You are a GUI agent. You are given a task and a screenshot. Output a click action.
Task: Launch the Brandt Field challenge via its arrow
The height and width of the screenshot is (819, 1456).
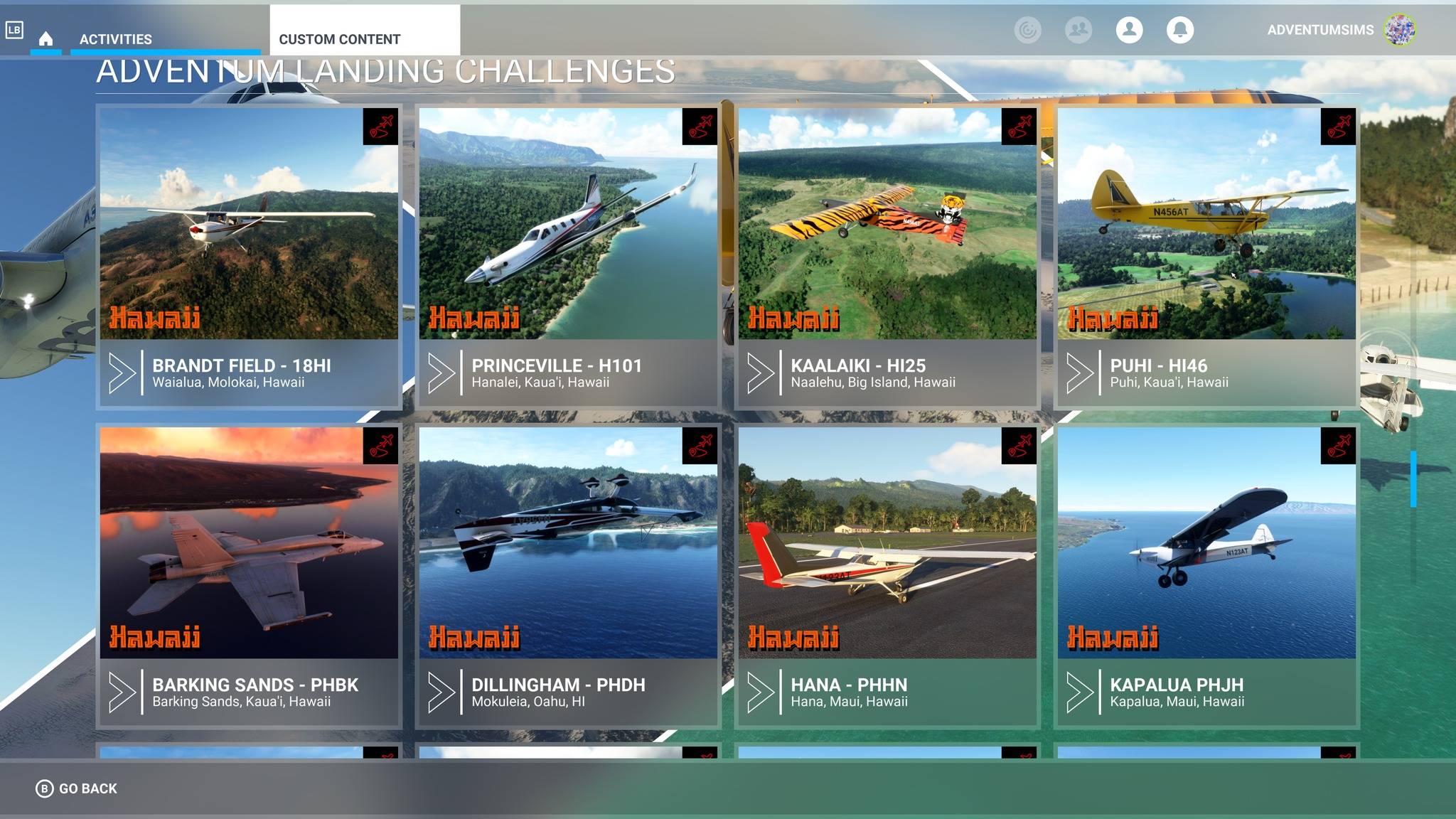[x=121, y=372]
